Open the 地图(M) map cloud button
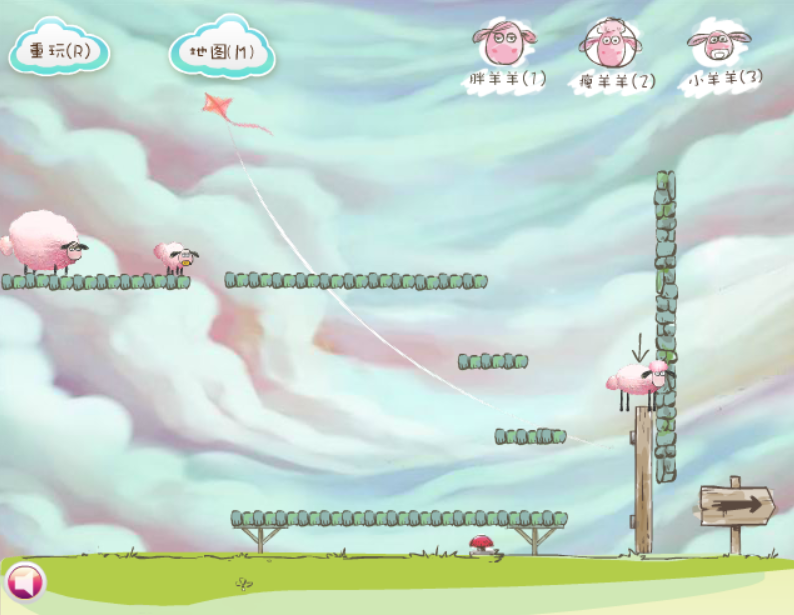 point(221,51)
